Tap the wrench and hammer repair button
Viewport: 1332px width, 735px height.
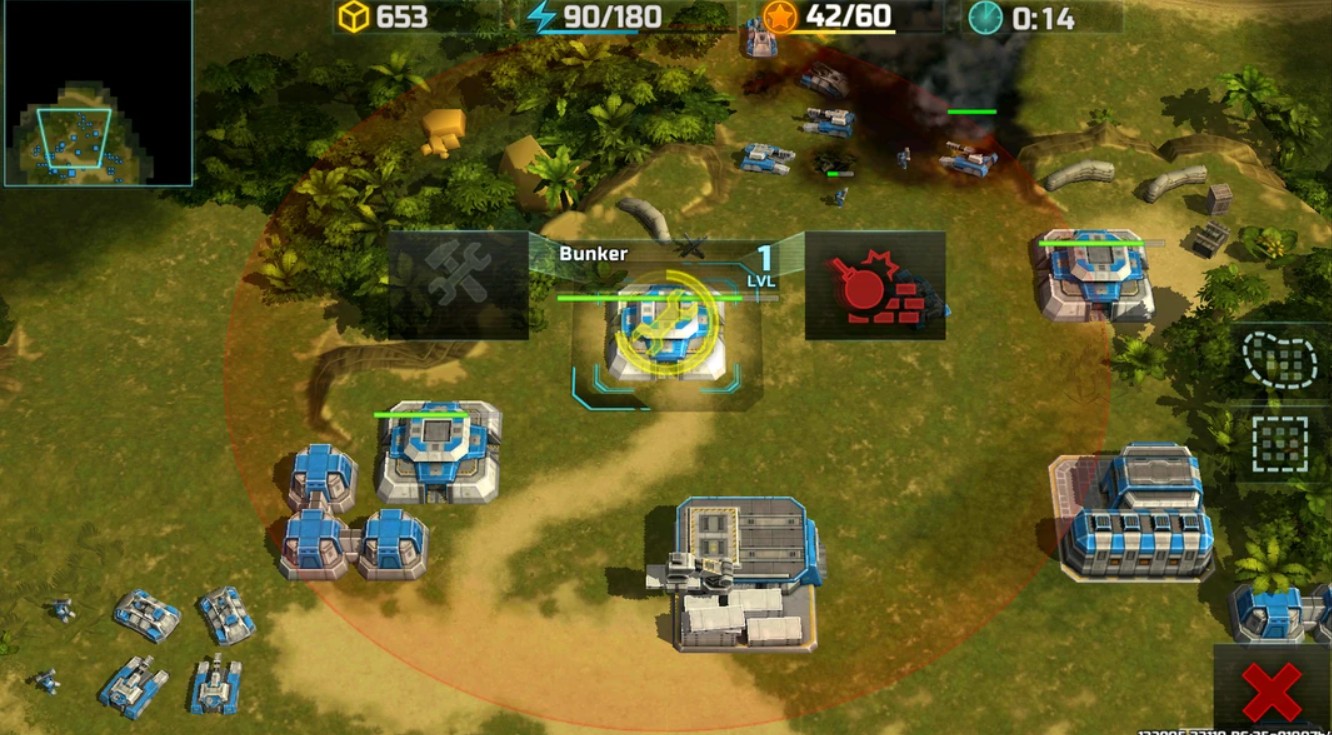click(x=458, y=285)
